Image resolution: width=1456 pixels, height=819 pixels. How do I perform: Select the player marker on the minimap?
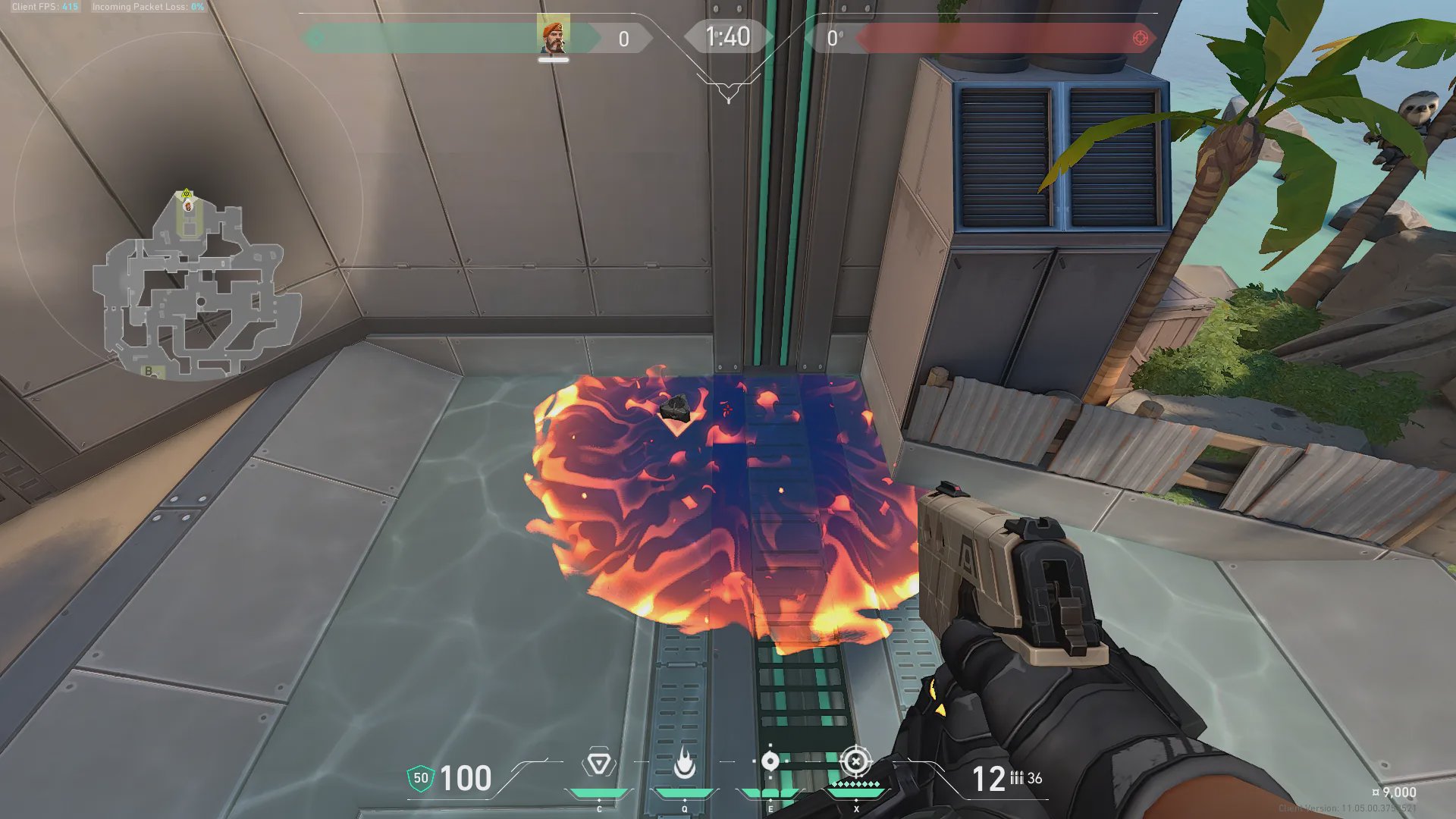point(187,204)
